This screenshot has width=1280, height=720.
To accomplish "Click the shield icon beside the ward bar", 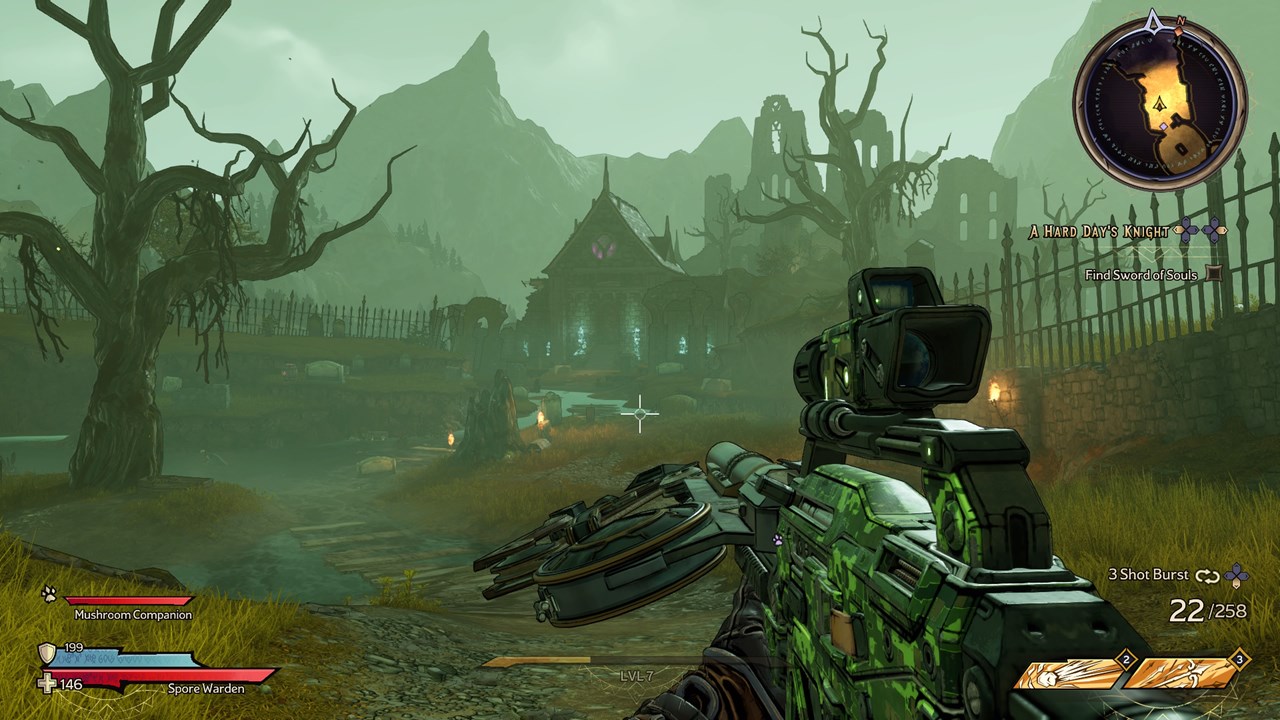I will (x=47, y=654).
